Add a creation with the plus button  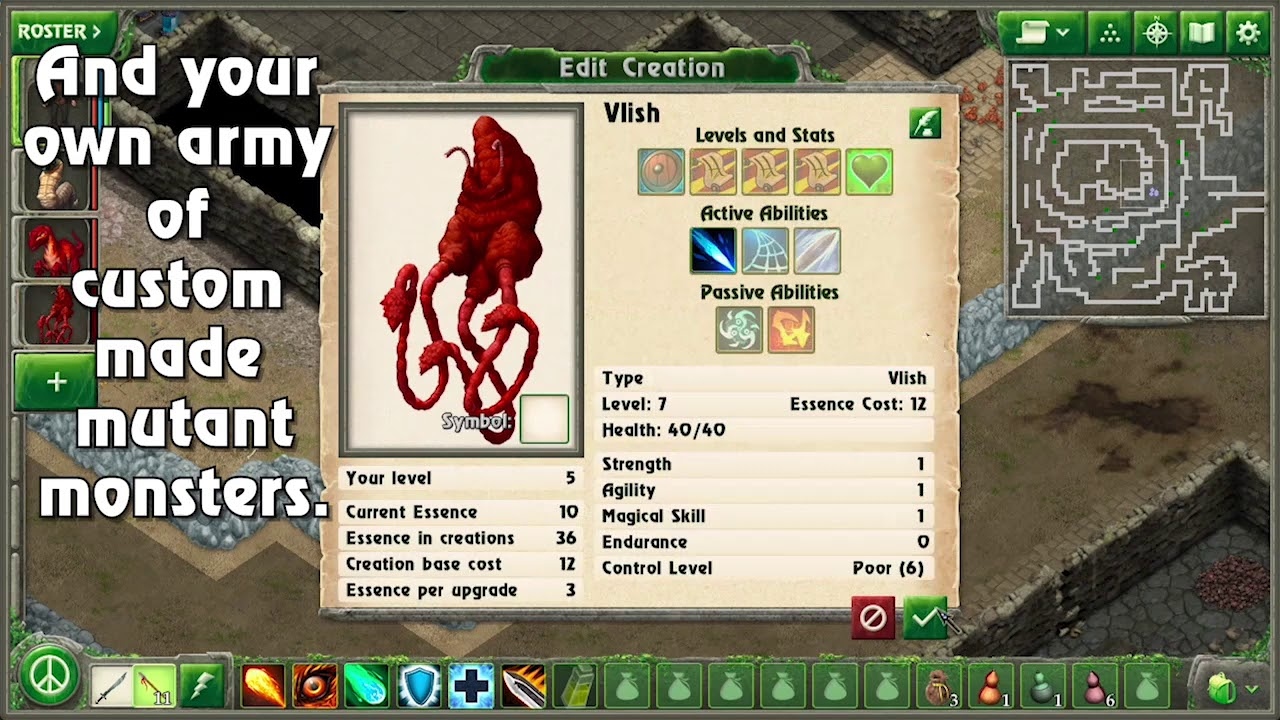tap(56, 382)
